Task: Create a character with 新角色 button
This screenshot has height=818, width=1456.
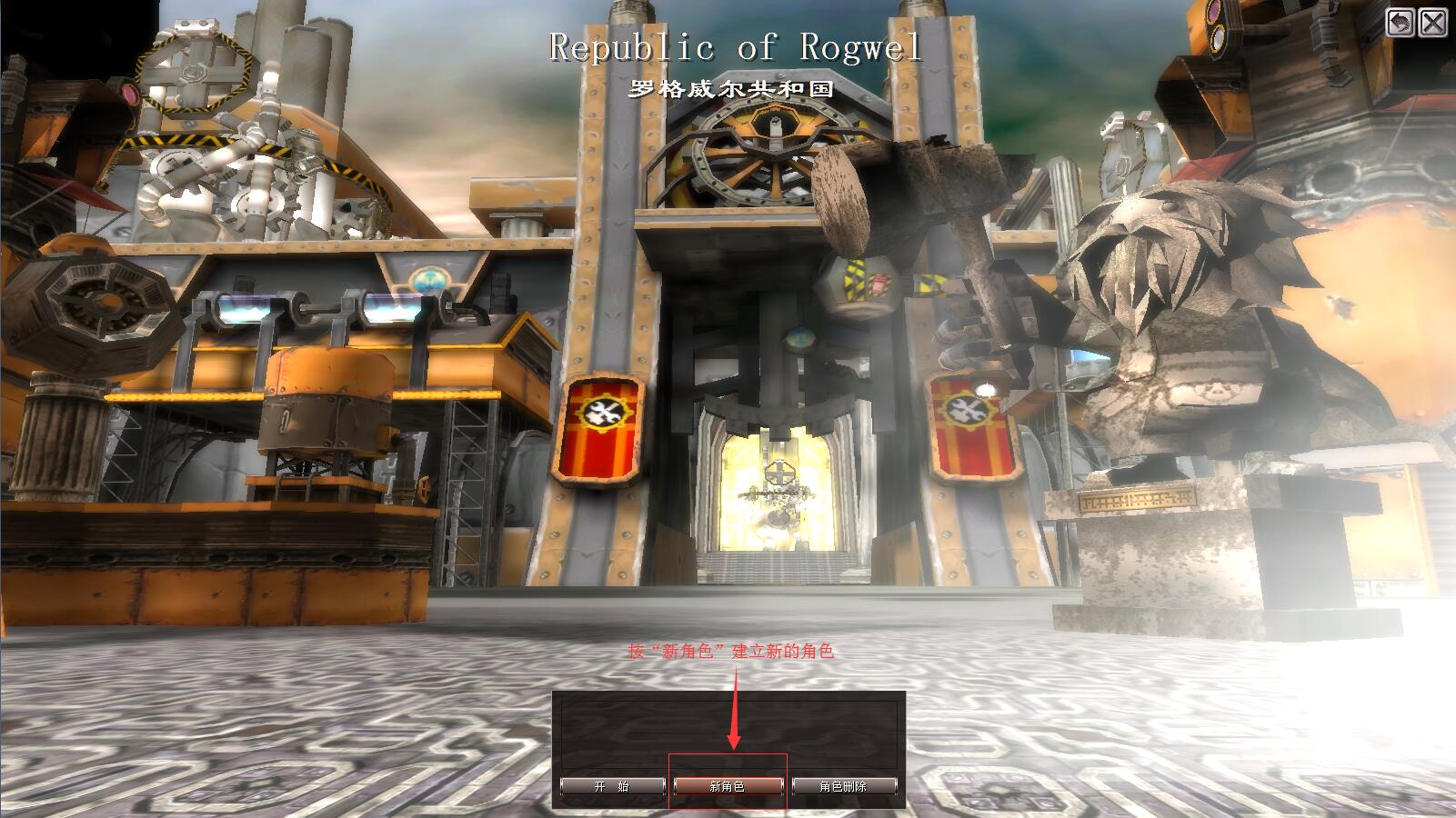Action: click(728, 786)
